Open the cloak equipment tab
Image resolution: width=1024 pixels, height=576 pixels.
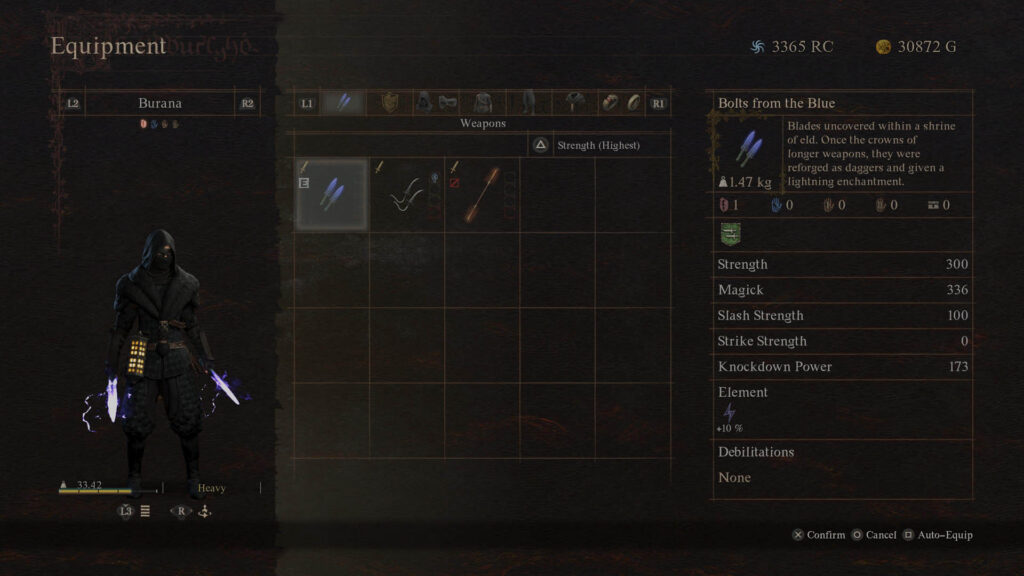(x=575, y=102)
